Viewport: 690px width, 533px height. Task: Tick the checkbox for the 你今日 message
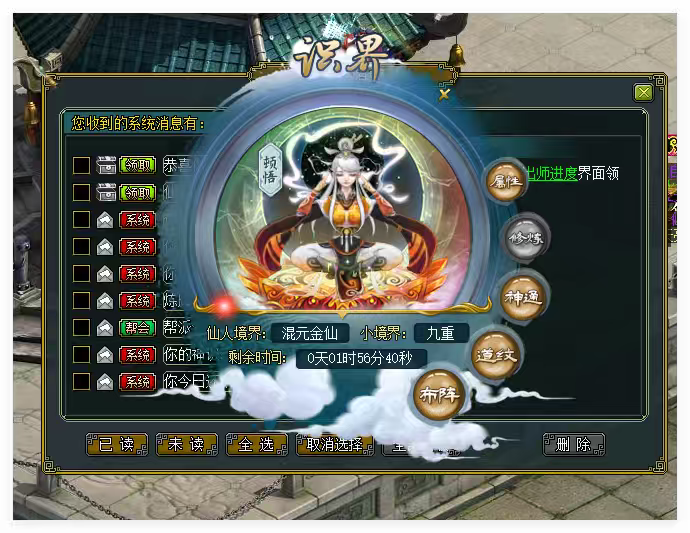click(81, 381)
